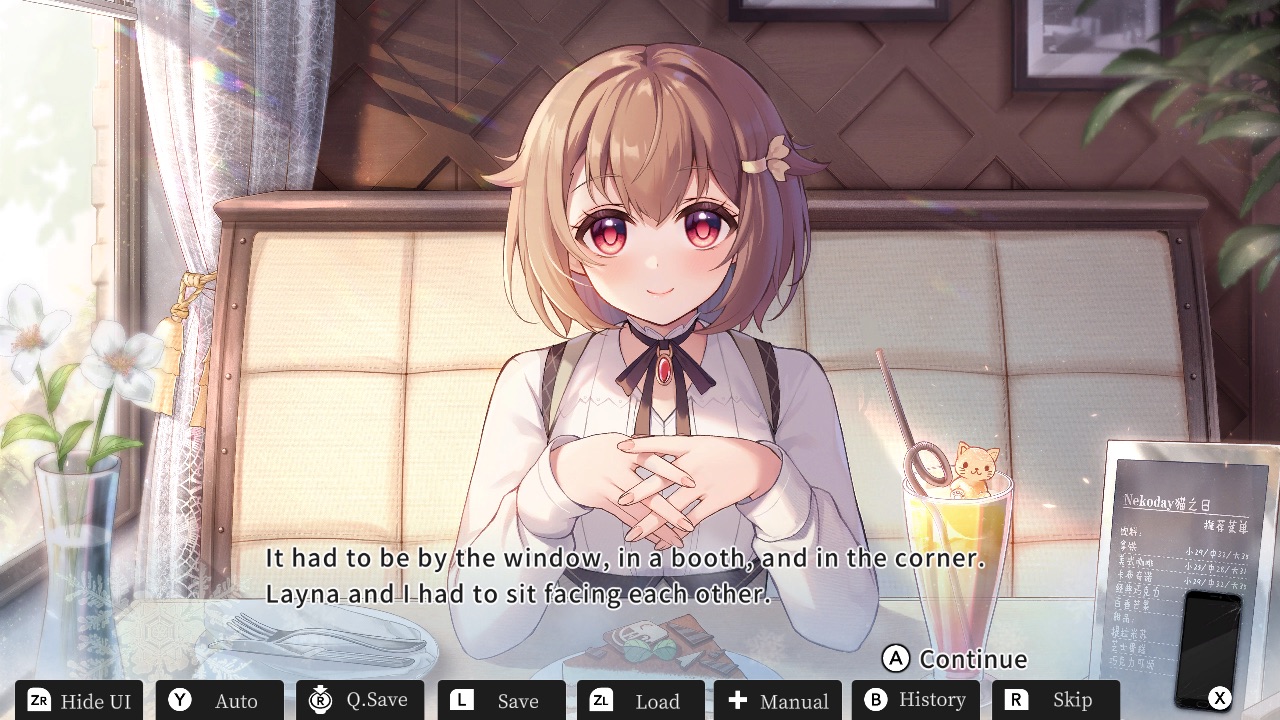This screenshot has height=720, width=1280.
Task: Click the L button icon next to Save
Action: [x=462, y=700]
